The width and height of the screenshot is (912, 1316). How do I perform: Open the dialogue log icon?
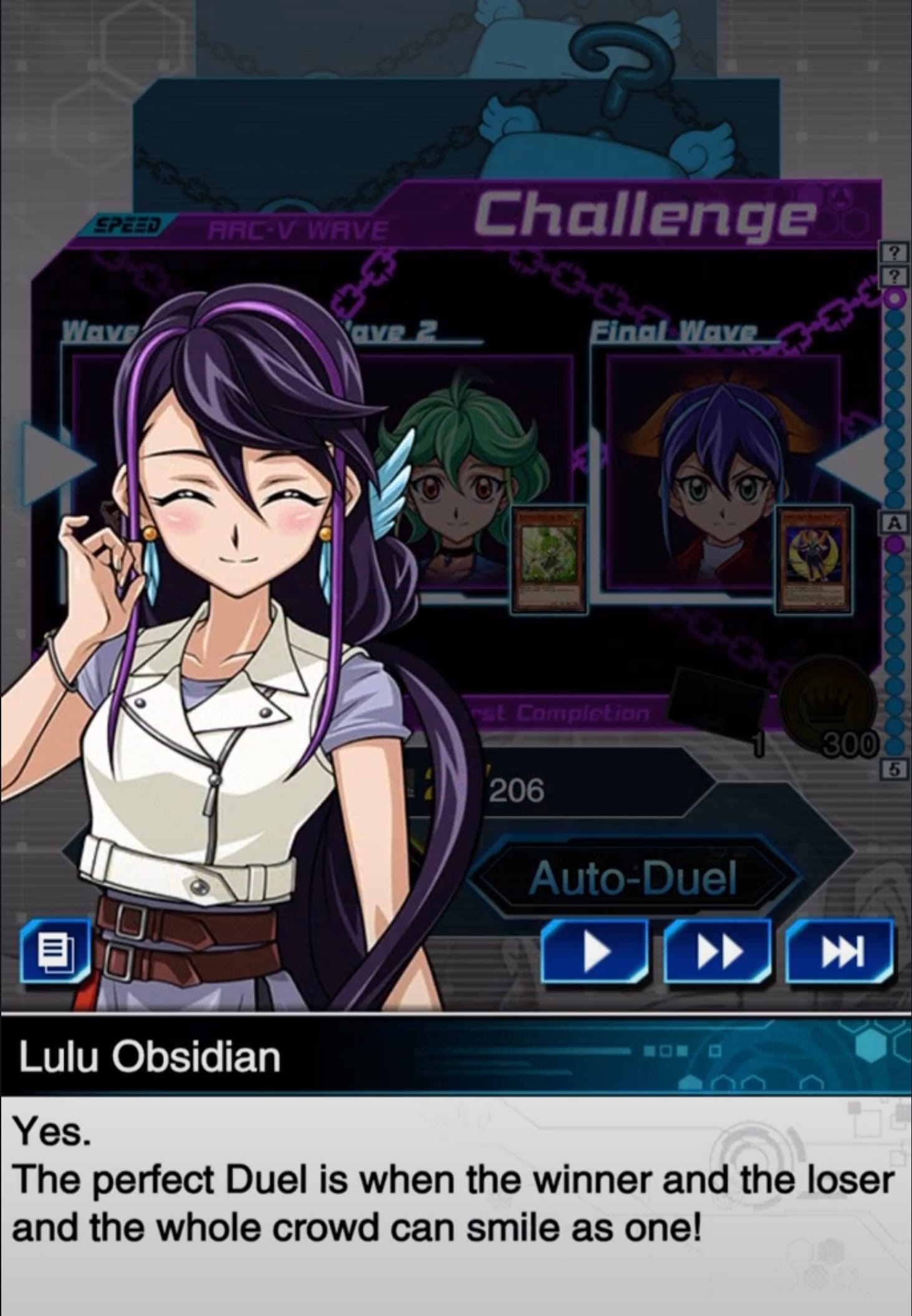(55, 951)
